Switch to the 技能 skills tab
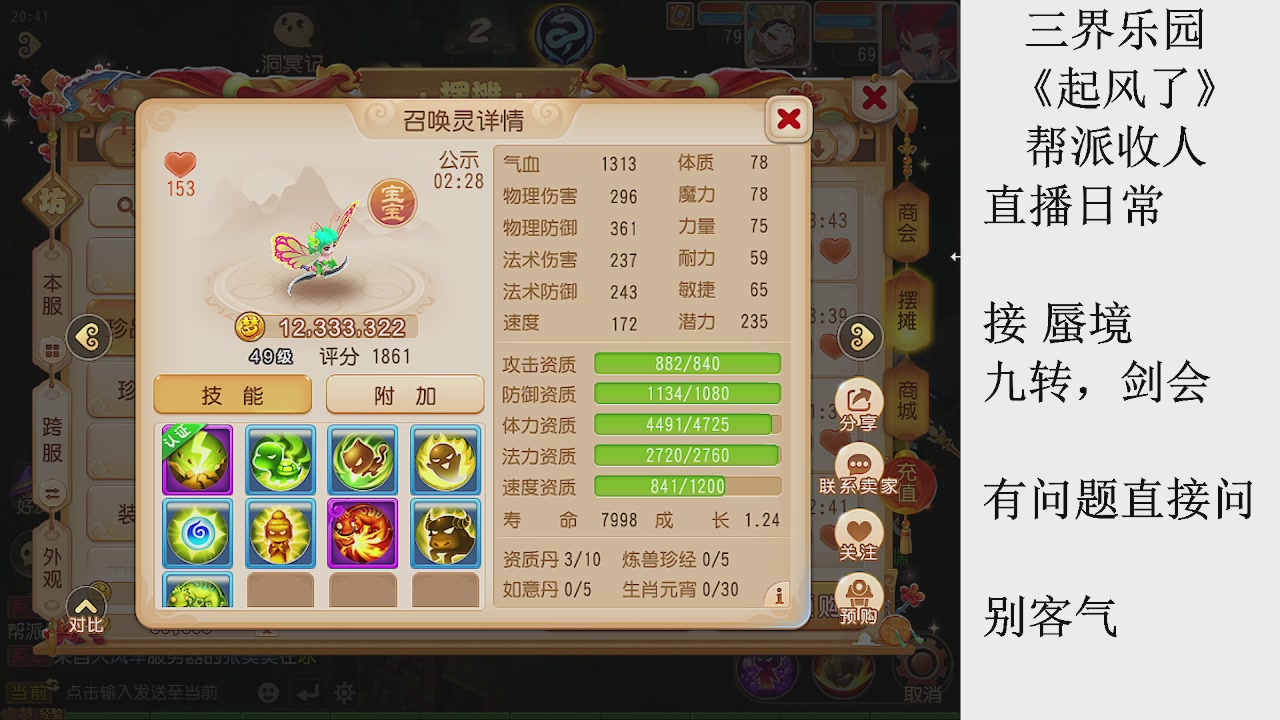The image size is (1280, 720). point(232,394)
